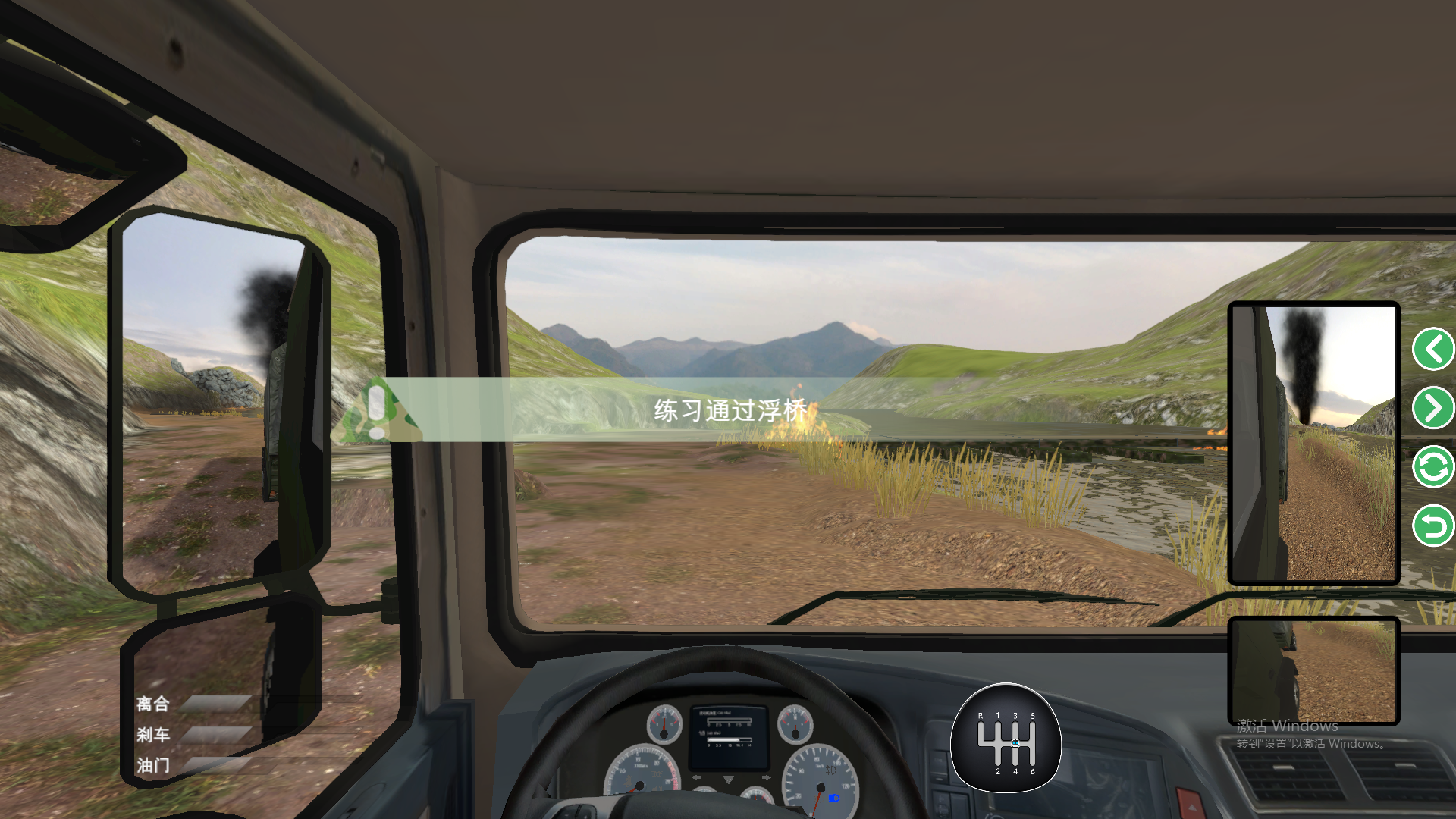
Task: Click the green right arrow button
Action: click(x=1432, y=408)
